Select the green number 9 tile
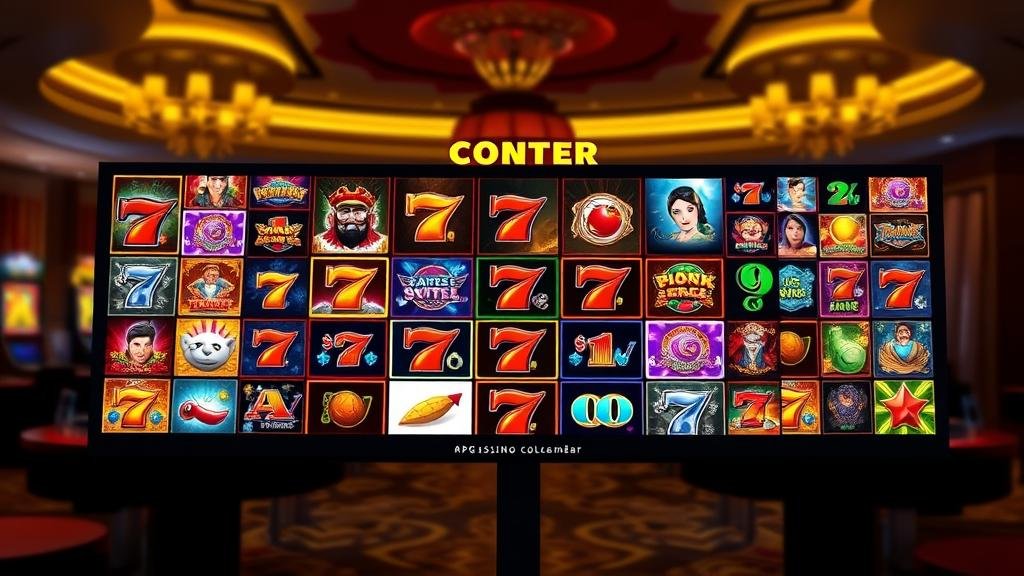Screen dimensions: 1024x576 [x=754, y=286]
